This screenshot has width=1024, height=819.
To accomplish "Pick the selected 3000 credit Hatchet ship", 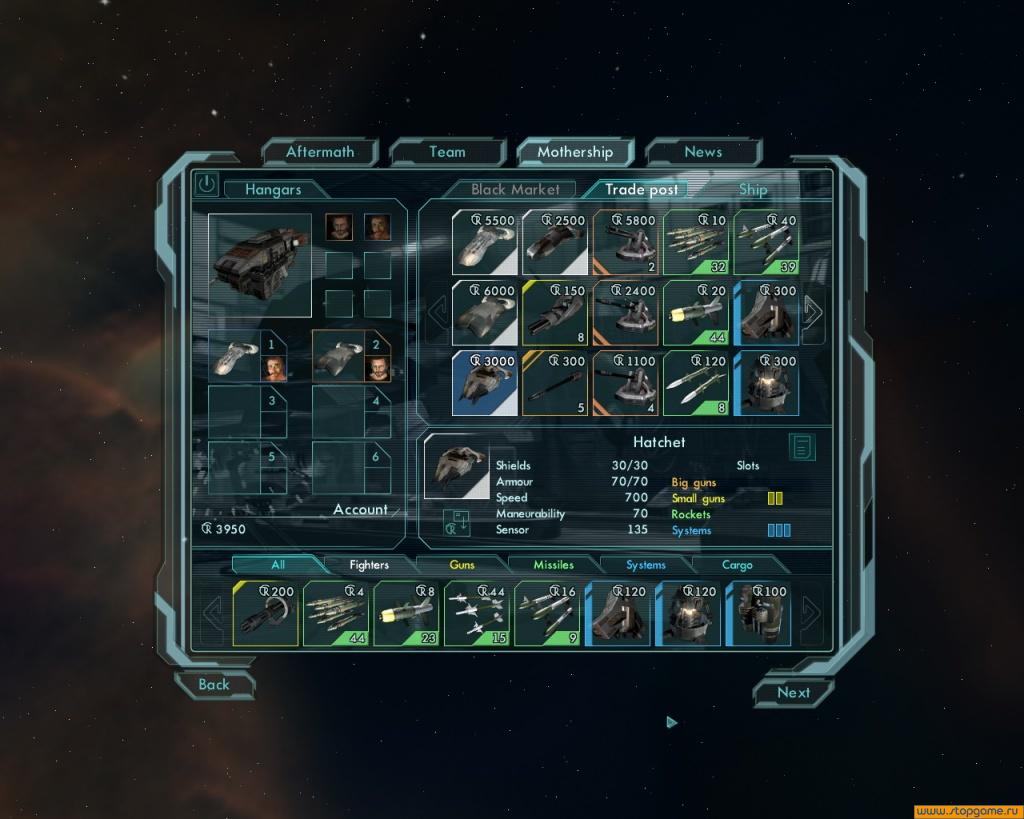I will point(485,382).
